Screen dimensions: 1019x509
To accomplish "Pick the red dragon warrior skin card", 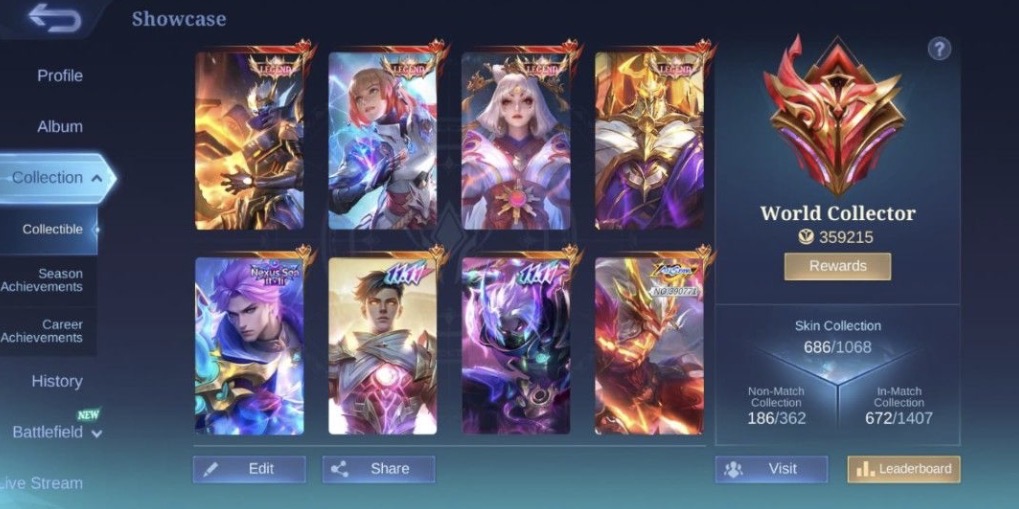I will tap(649, 345).
